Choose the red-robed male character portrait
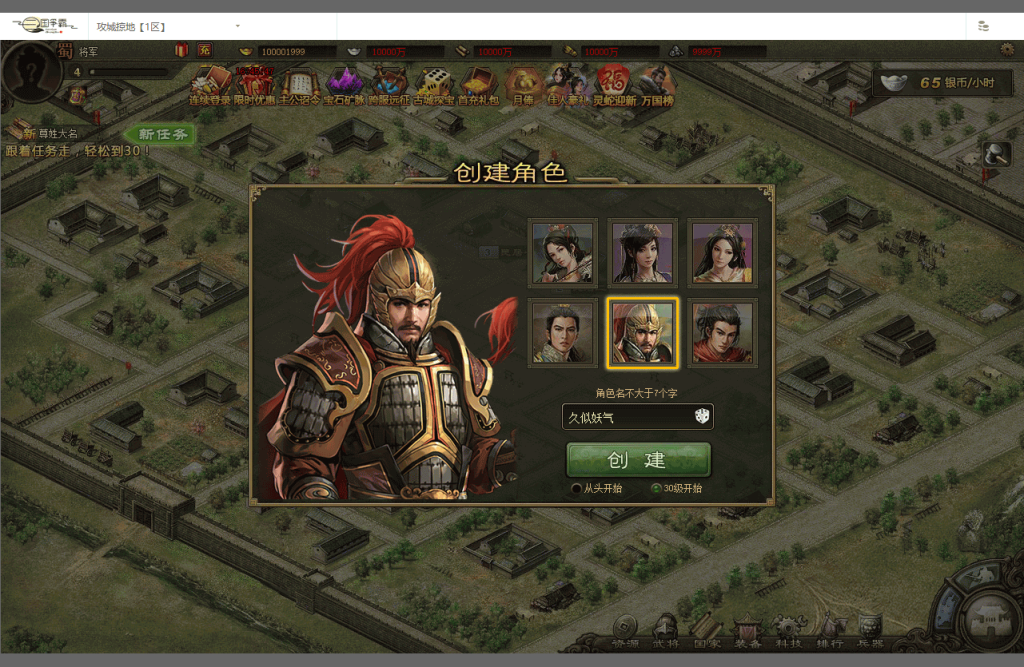This screenshot has height=667, width=1024. point(722,333)
